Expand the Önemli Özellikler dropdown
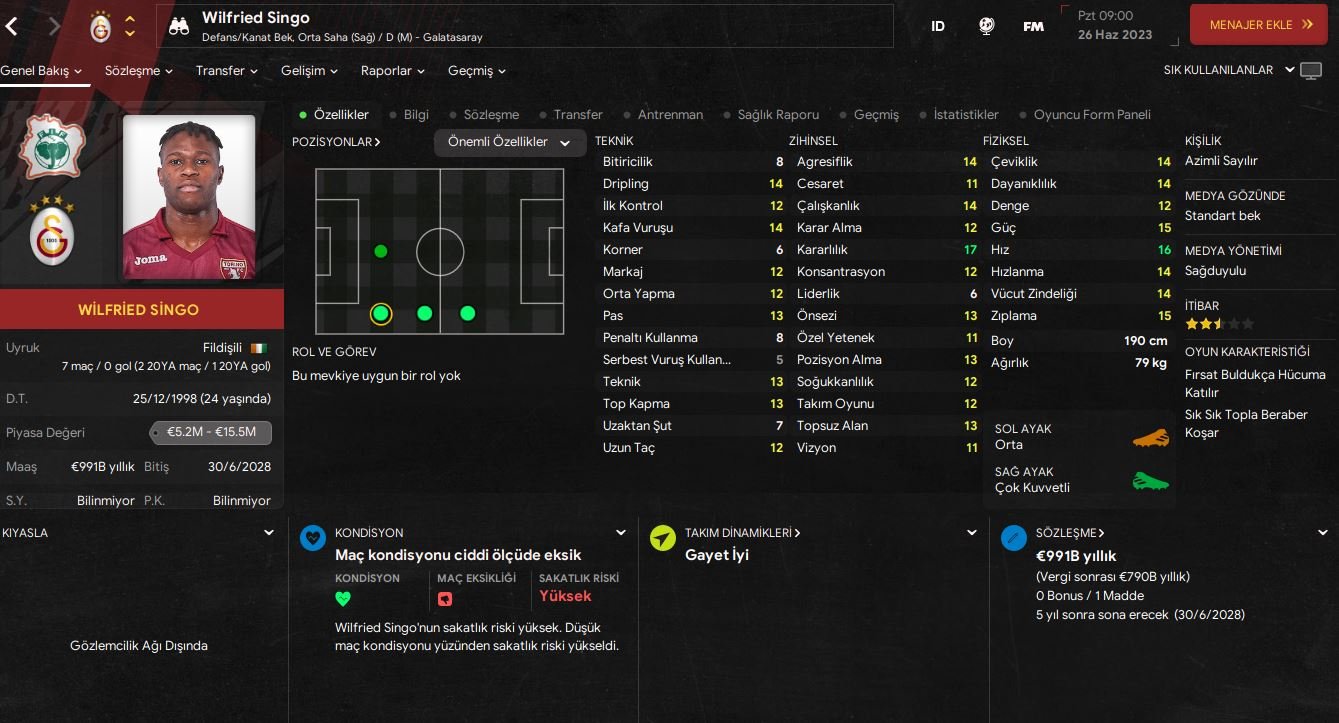Image resolution: width=1339 pixels, height=723 pixels. [x=509, y=143]
